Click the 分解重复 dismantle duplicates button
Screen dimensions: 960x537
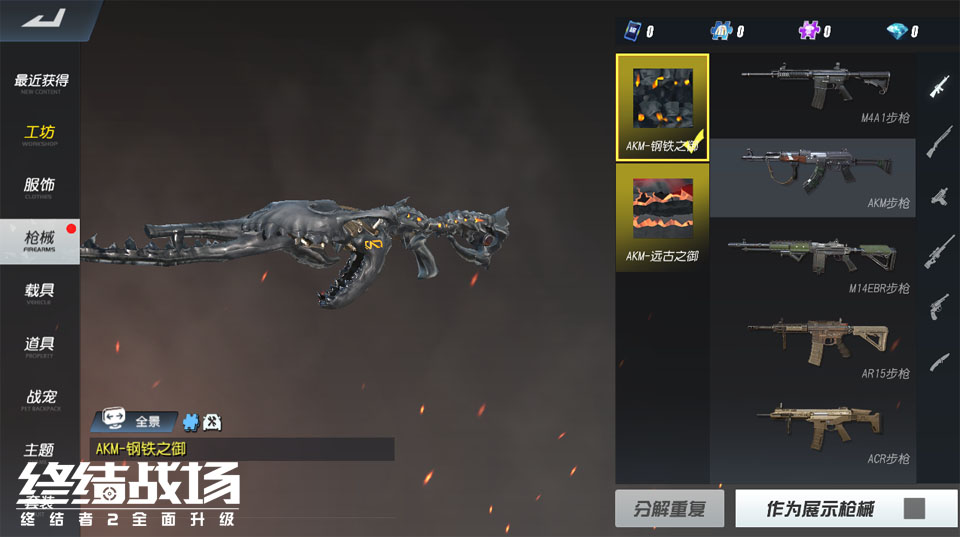[669, 509]
